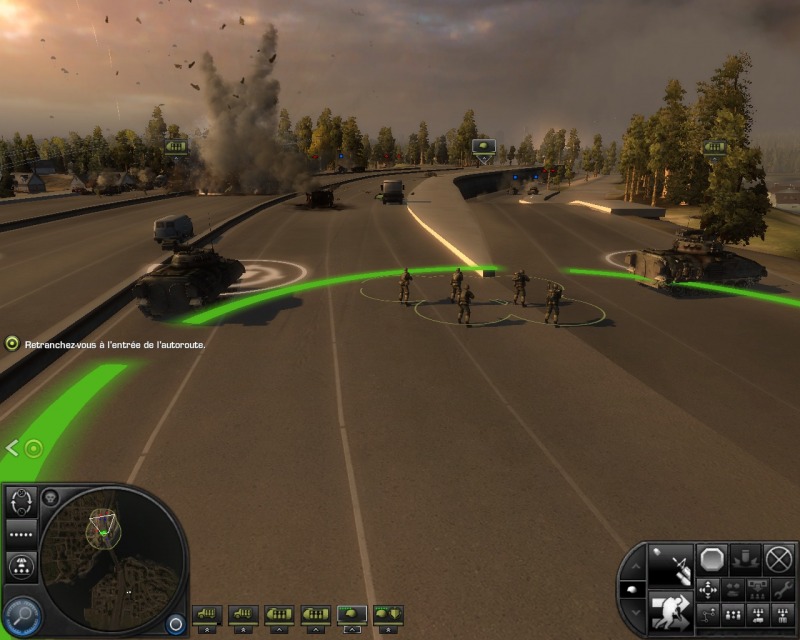Click the crossed-circle hold fire button

[x=778, y=558]
